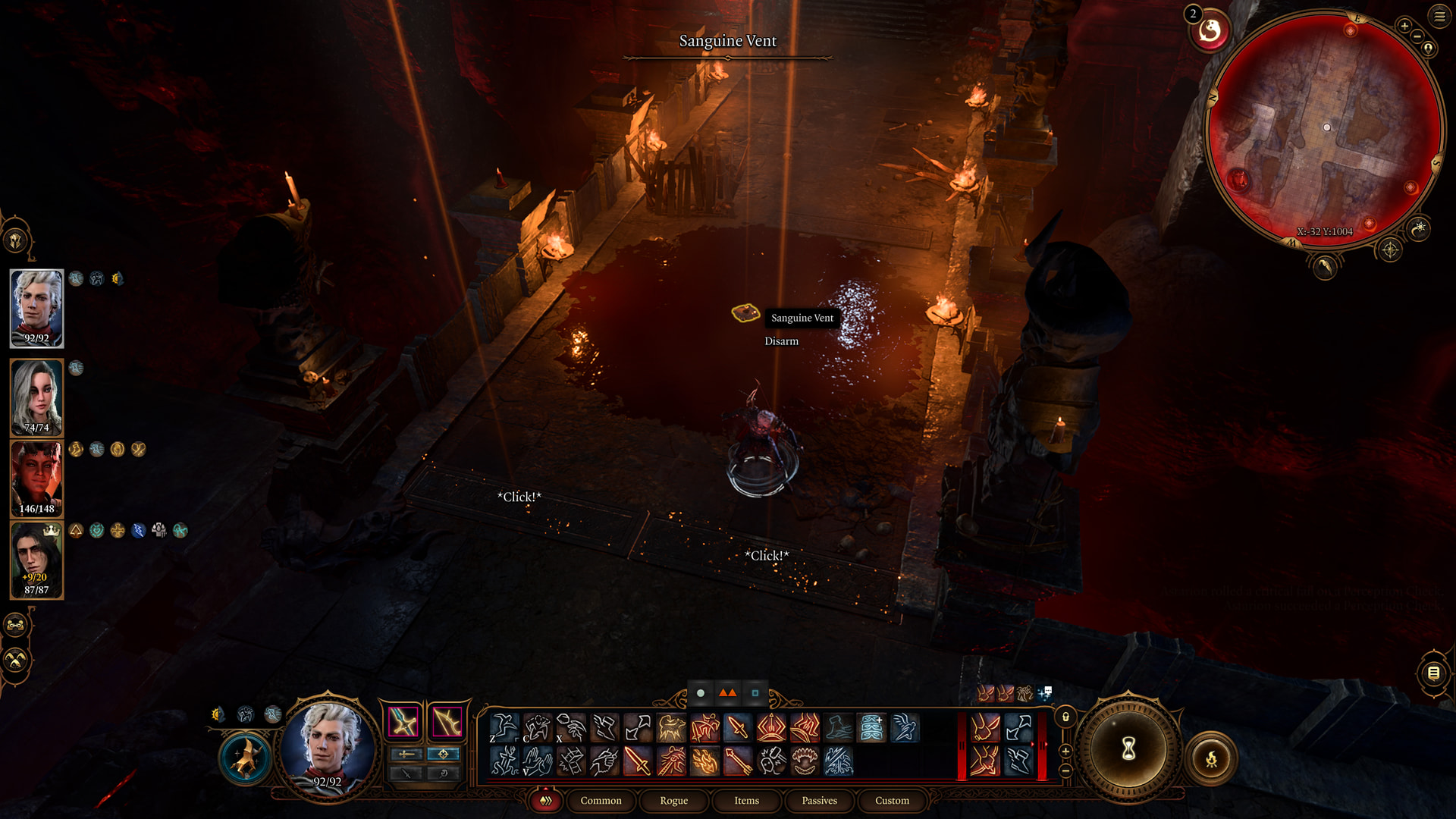Viewport: 1456px width, 819px height.
Task: Choose the Disarm option for Sanguine Vent
Action: [781, 341]
